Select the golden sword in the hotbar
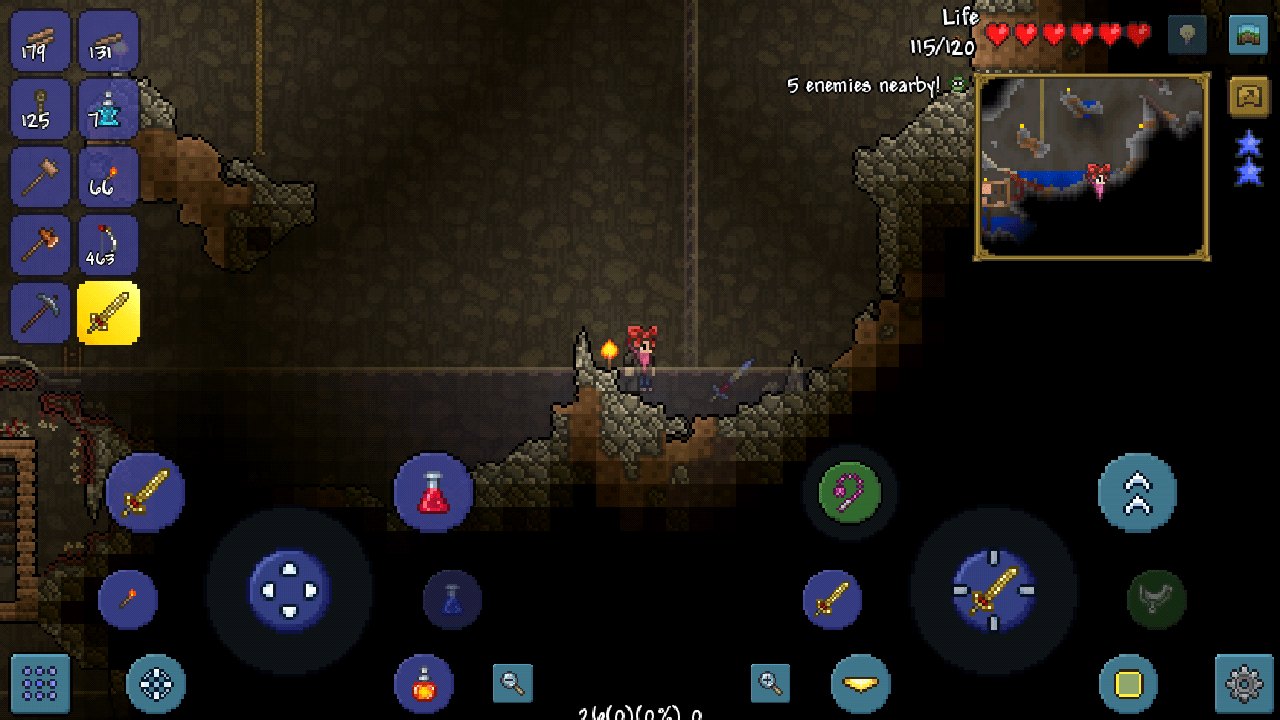Viewport: 1280px width, 720px height. (x=108, y=313)
